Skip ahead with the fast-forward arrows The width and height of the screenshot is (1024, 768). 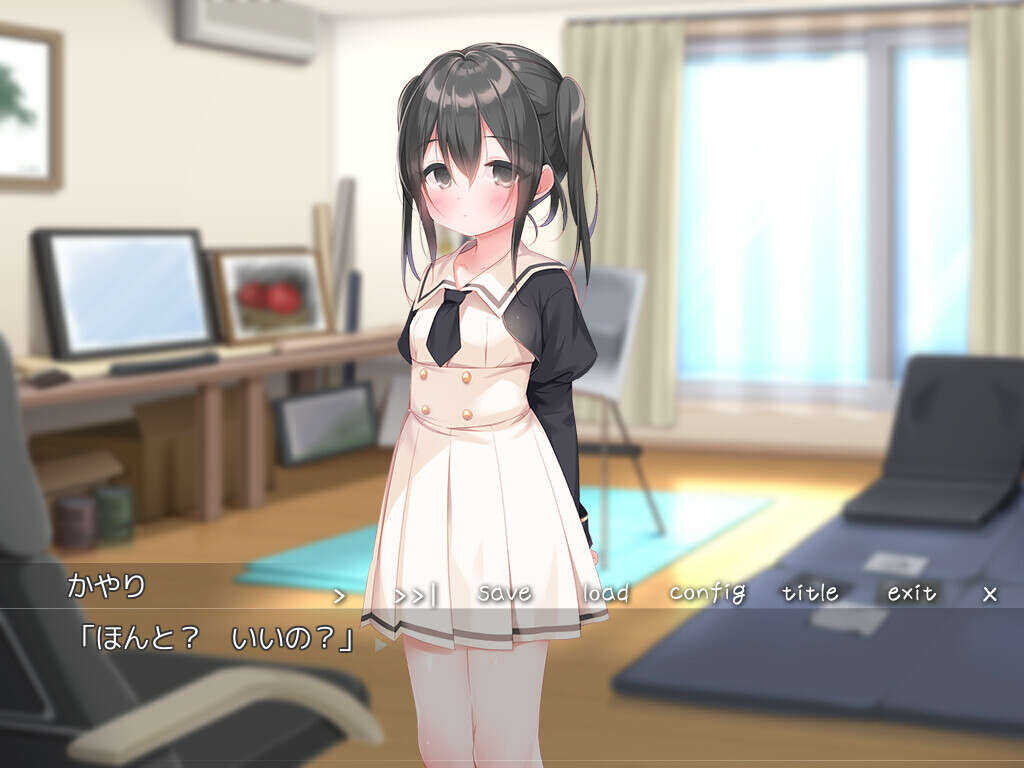click(x=415, y=595)
